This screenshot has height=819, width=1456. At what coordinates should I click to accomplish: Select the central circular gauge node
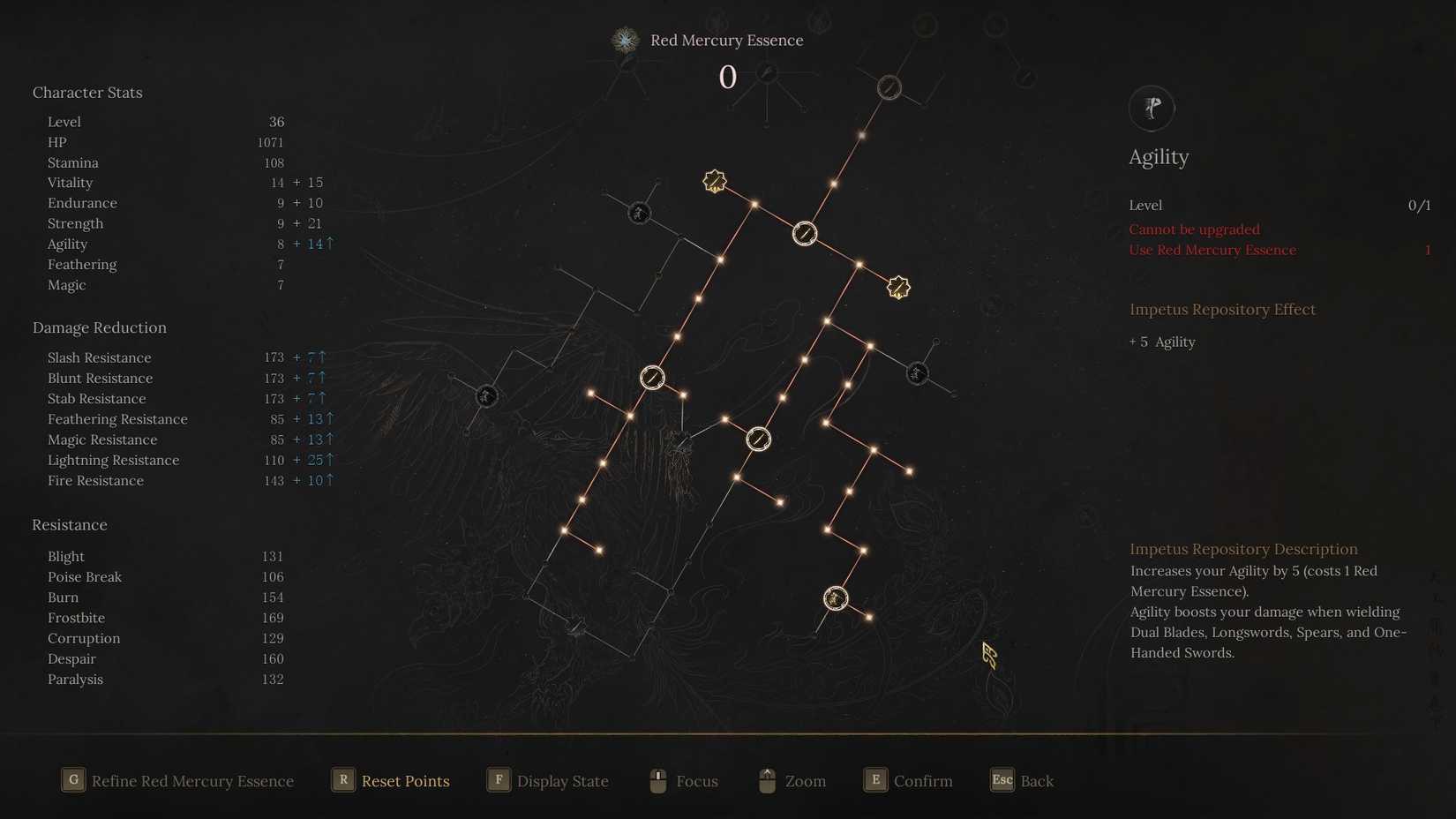pyautogui.click(x=759, y=439)
